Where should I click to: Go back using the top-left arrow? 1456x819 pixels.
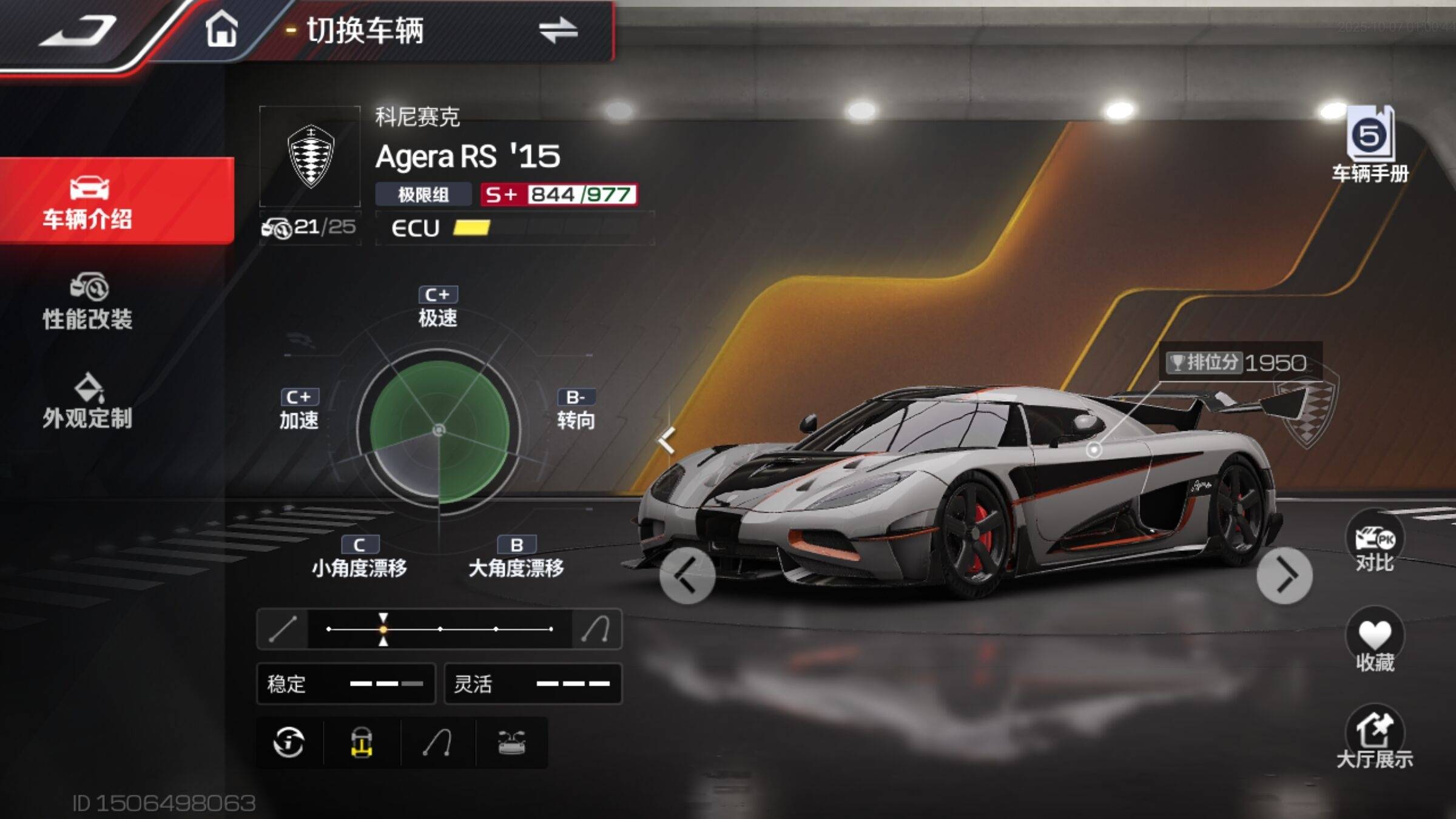coord(78,30)
